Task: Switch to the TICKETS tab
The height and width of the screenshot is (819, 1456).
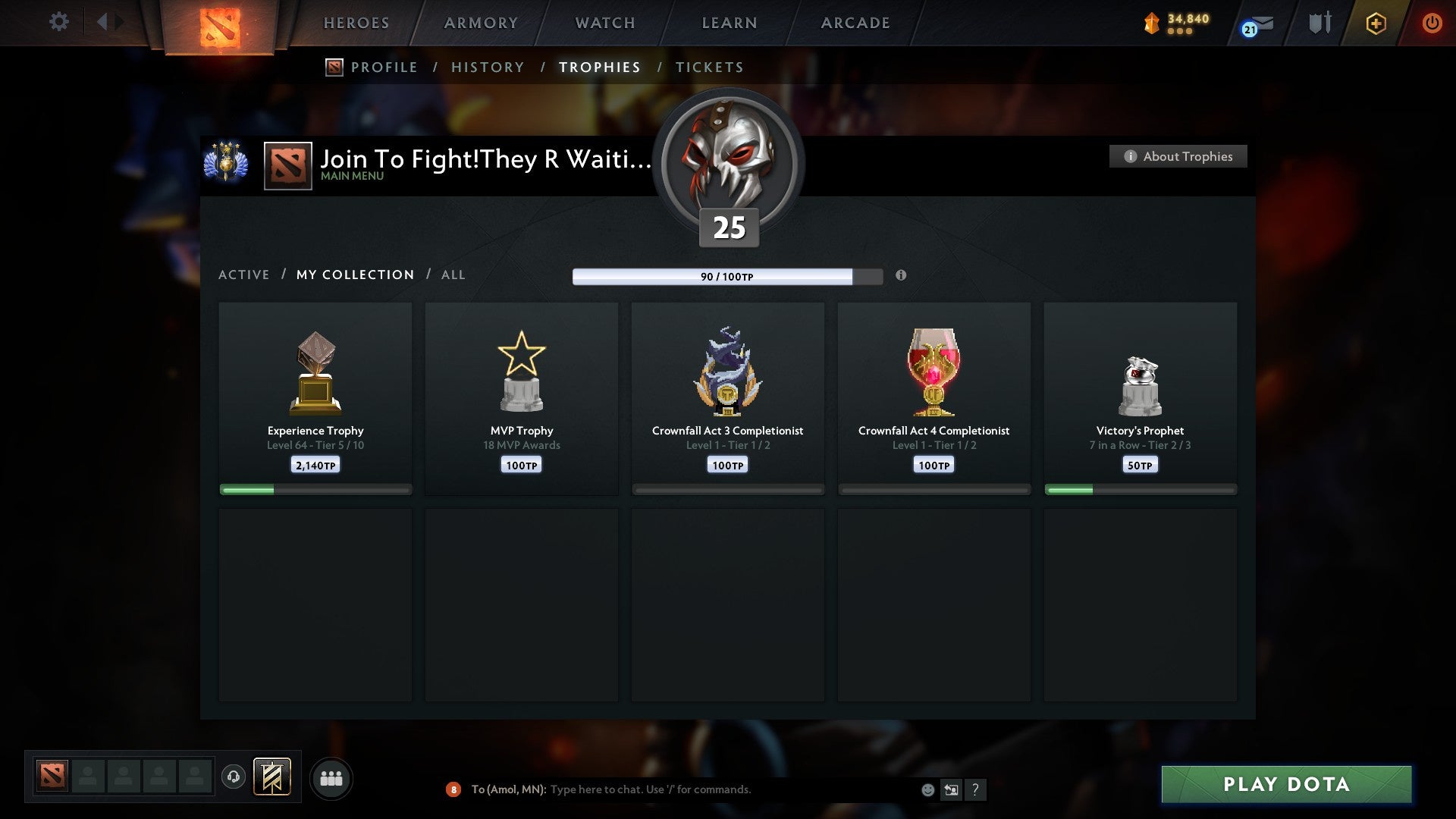Action: [709, 67]
